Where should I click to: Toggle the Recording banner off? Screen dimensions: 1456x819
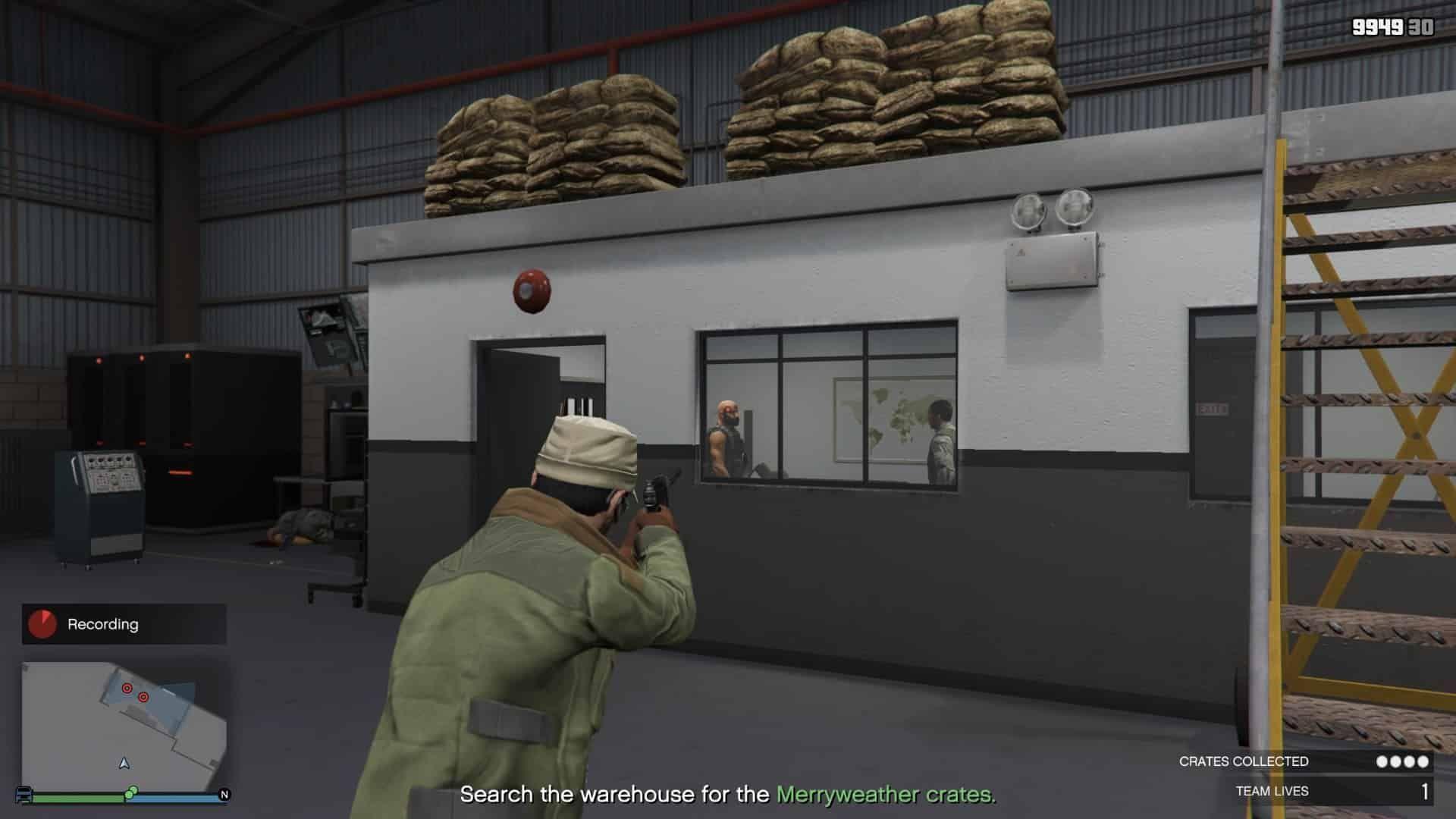coord(102,625)
